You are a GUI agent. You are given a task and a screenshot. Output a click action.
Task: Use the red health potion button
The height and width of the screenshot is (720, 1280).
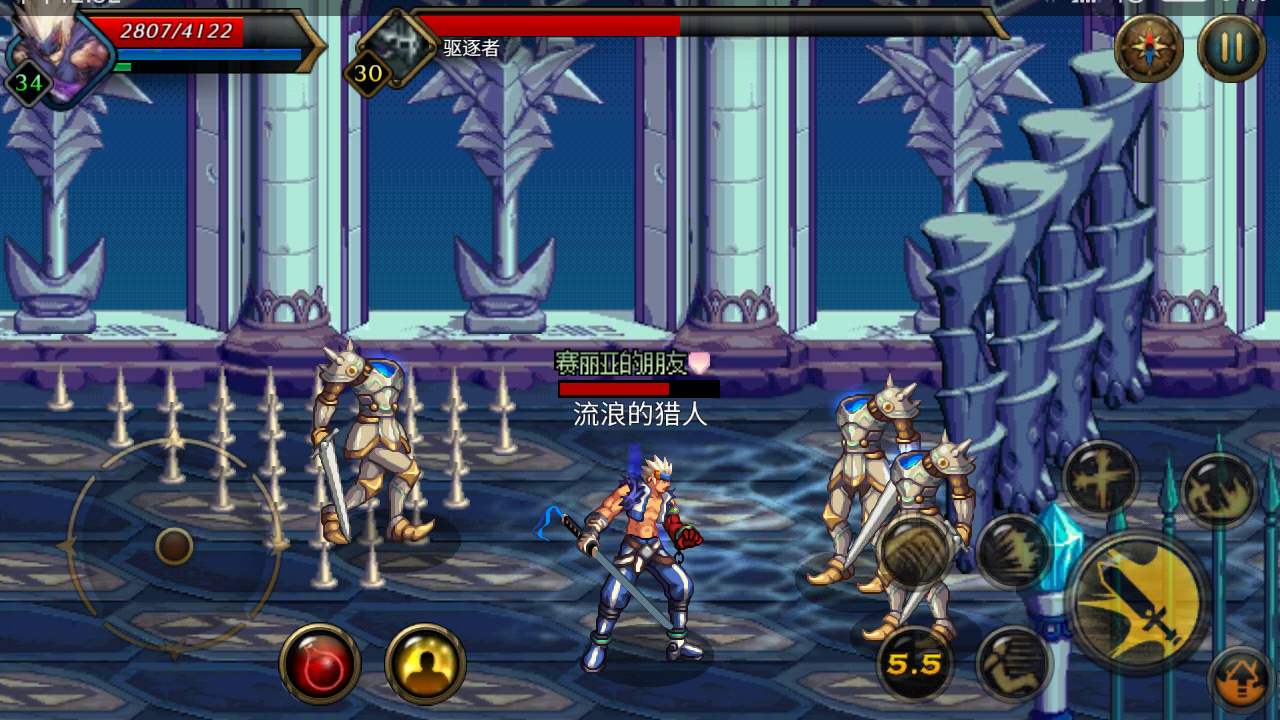[x=320, y=664]
